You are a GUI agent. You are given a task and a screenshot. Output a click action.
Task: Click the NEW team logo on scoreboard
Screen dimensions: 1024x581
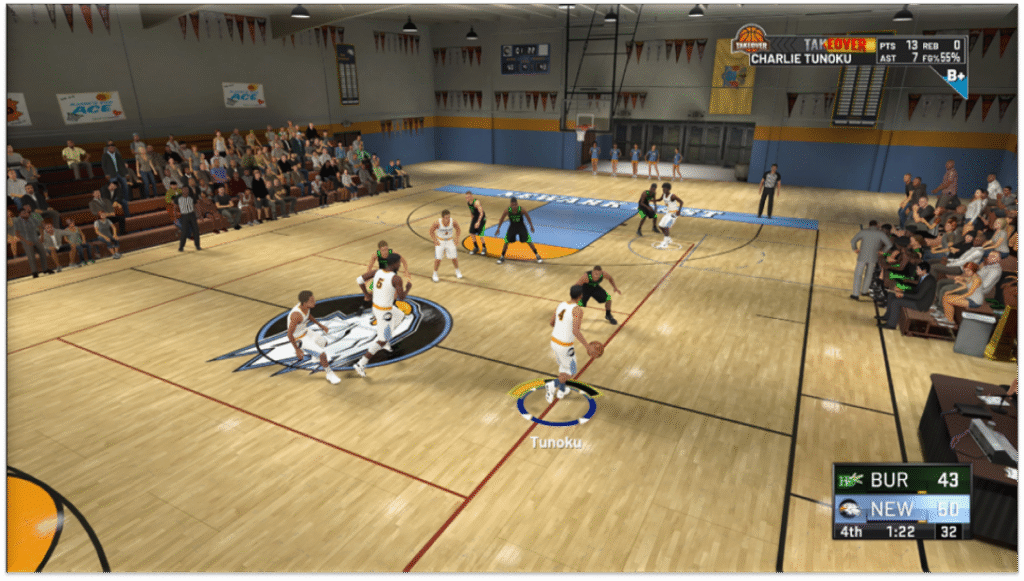coord(851,508)
